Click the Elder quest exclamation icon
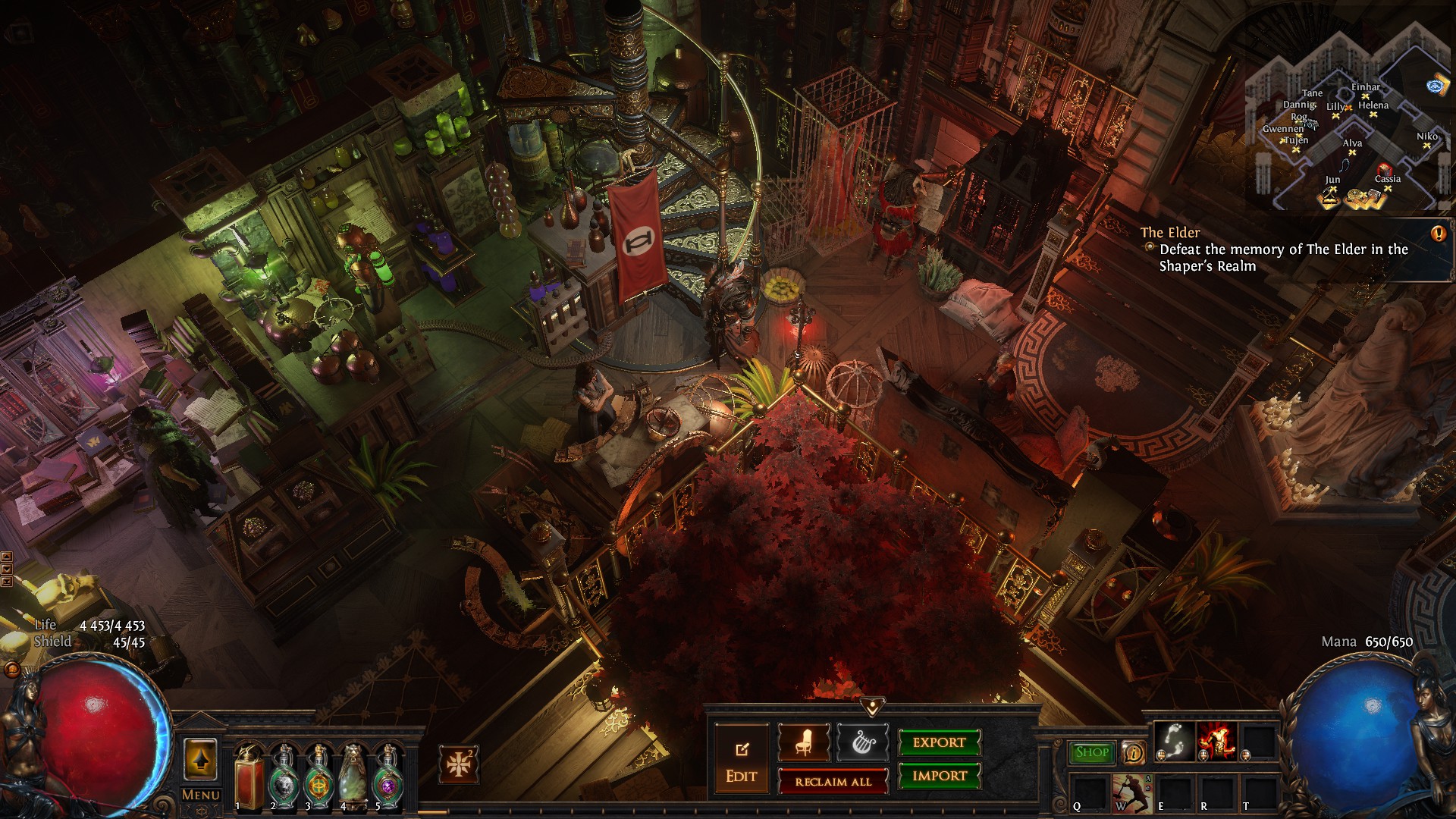The image size is (1456, 819). [1438, 234]
